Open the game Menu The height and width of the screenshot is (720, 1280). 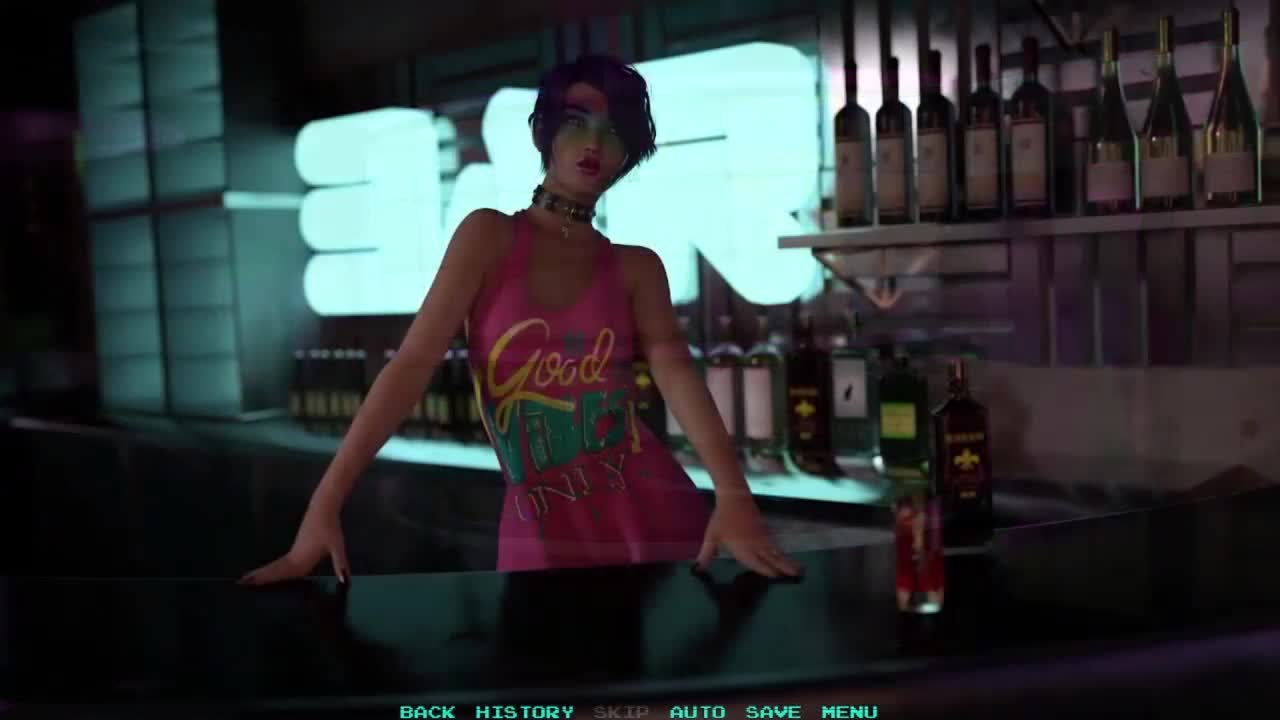[x=849, y=712]
